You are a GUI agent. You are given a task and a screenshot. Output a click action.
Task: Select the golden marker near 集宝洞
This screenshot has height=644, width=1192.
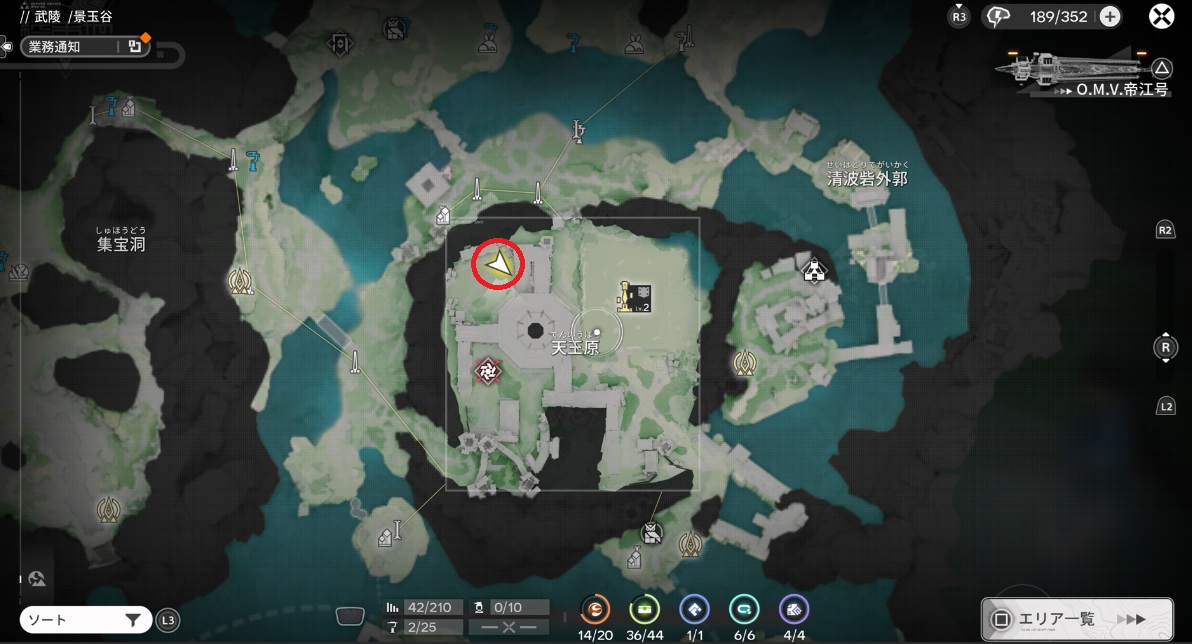(x=240, y=282)
